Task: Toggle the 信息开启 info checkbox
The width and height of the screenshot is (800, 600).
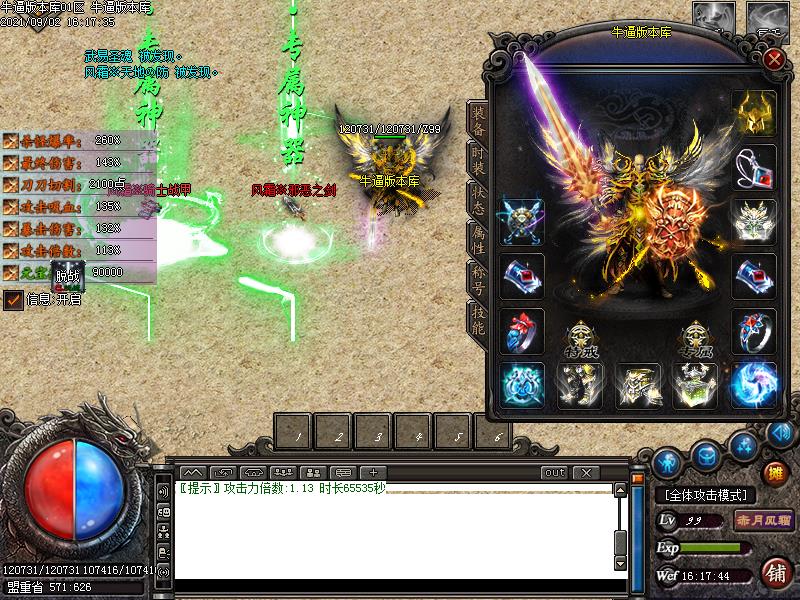Action: click(13, 299)
